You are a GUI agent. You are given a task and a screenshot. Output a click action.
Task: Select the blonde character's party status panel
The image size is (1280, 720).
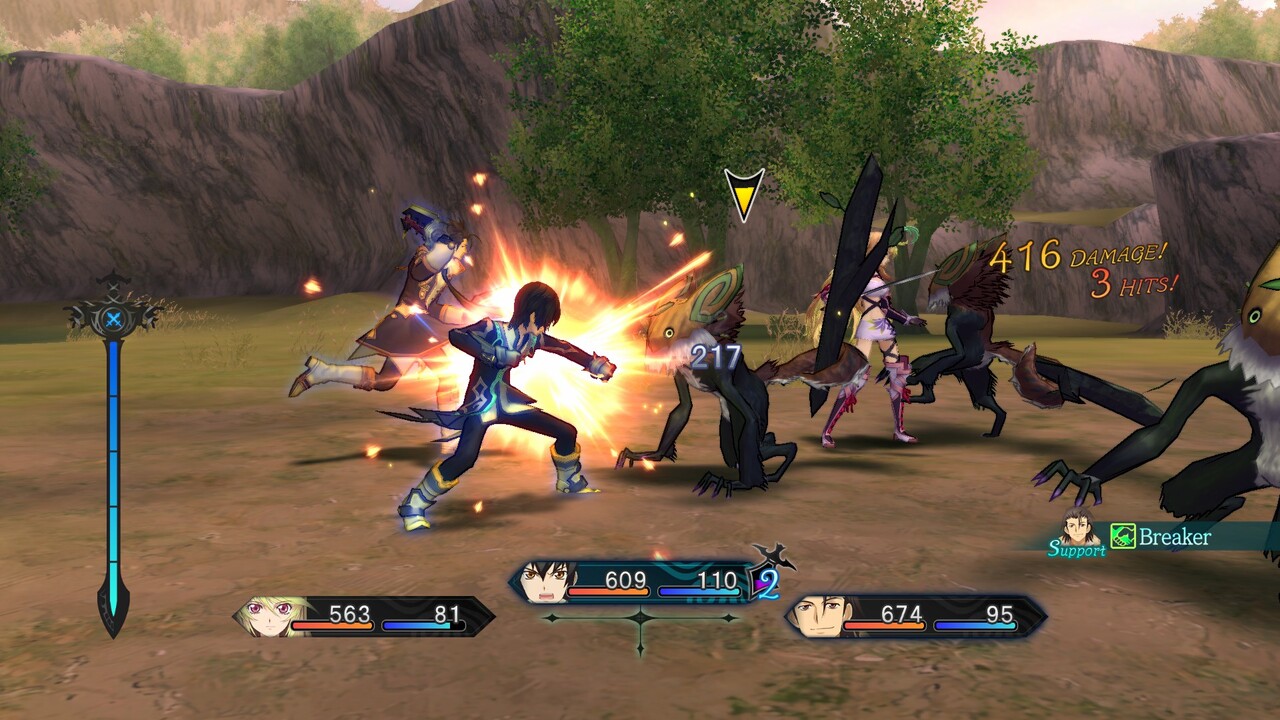(364, 616)
